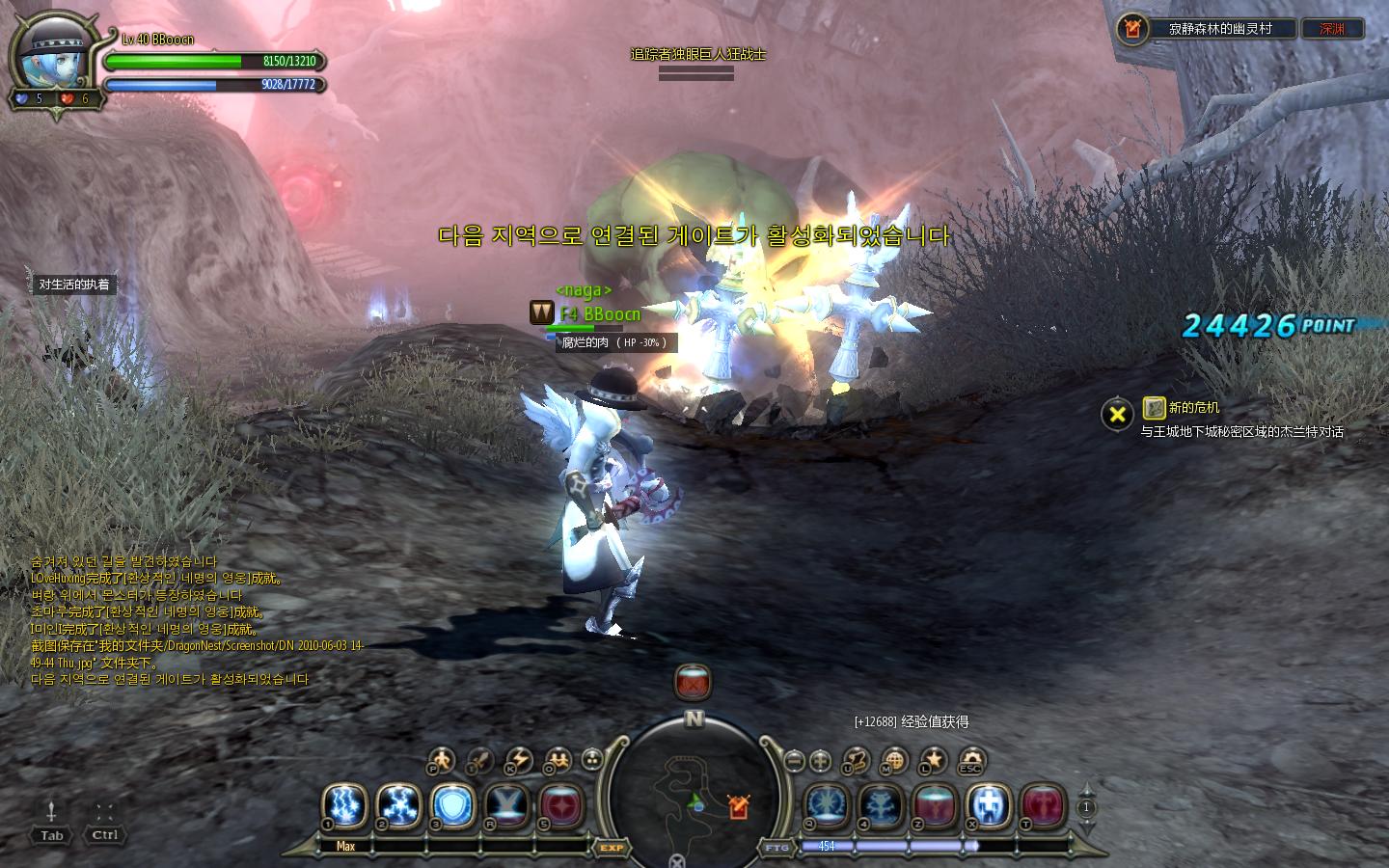Open the skill window lightning icon
The width and height of the screenshot is (1389, 868).
tap(518, 761)
